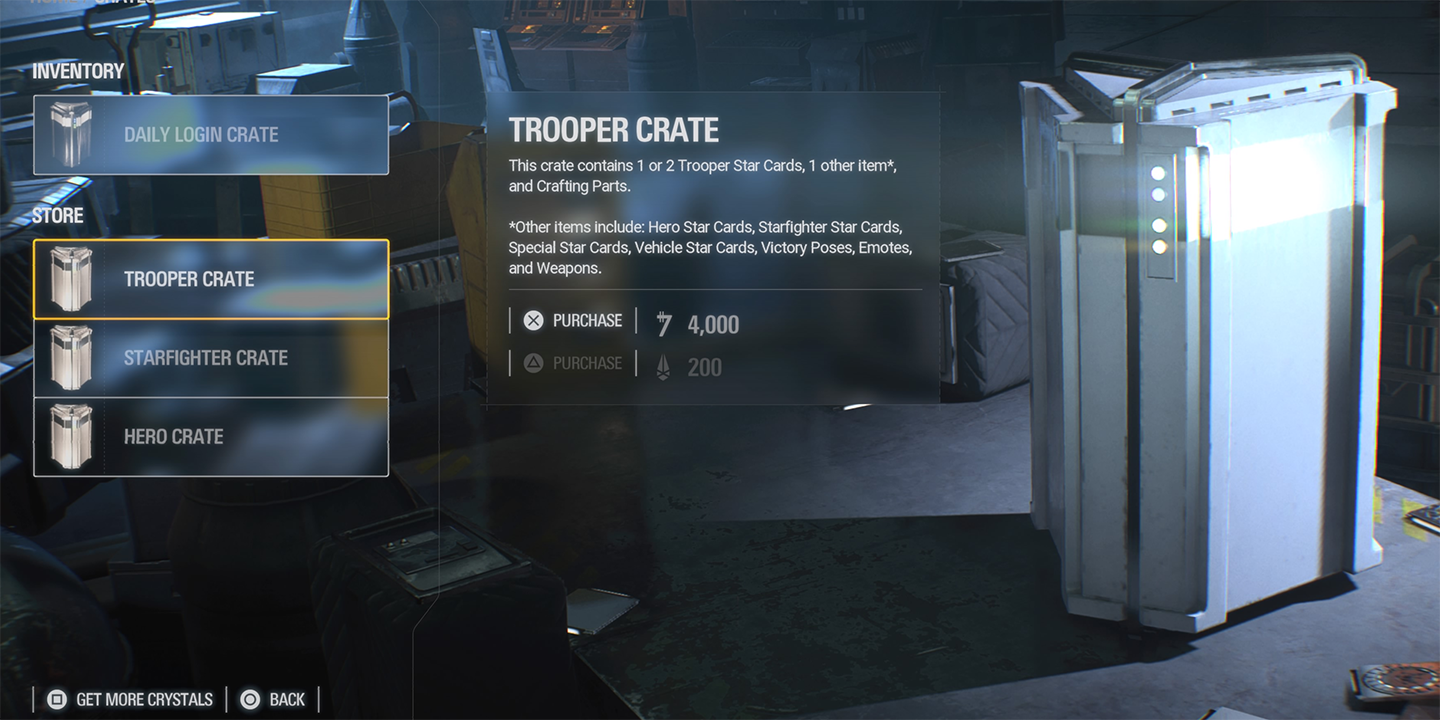Select the Trooper Crate icon in Store list

coord(72,278)
